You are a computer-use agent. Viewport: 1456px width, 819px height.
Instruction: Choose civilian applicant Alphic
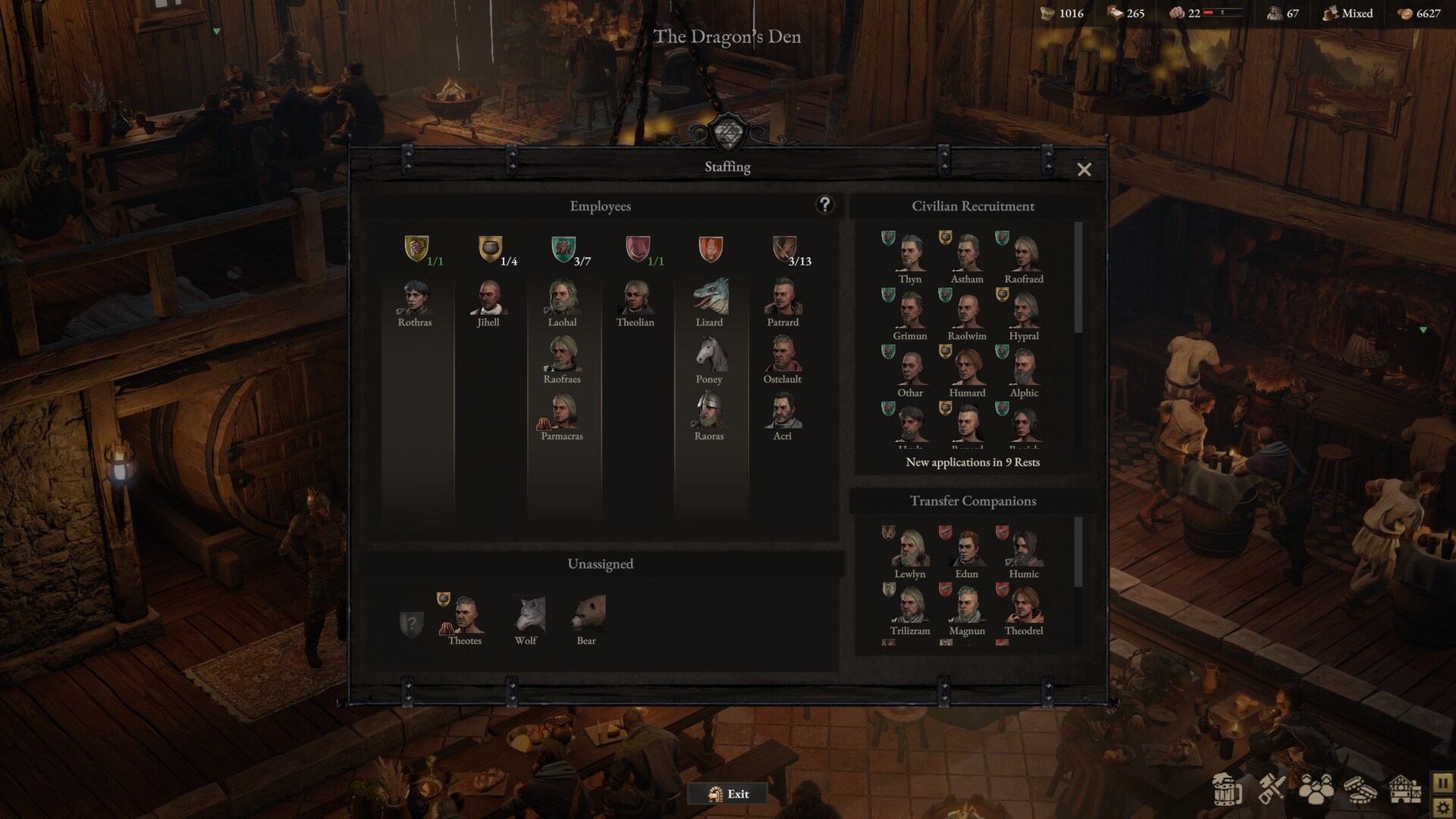(x=1024, y=369)
